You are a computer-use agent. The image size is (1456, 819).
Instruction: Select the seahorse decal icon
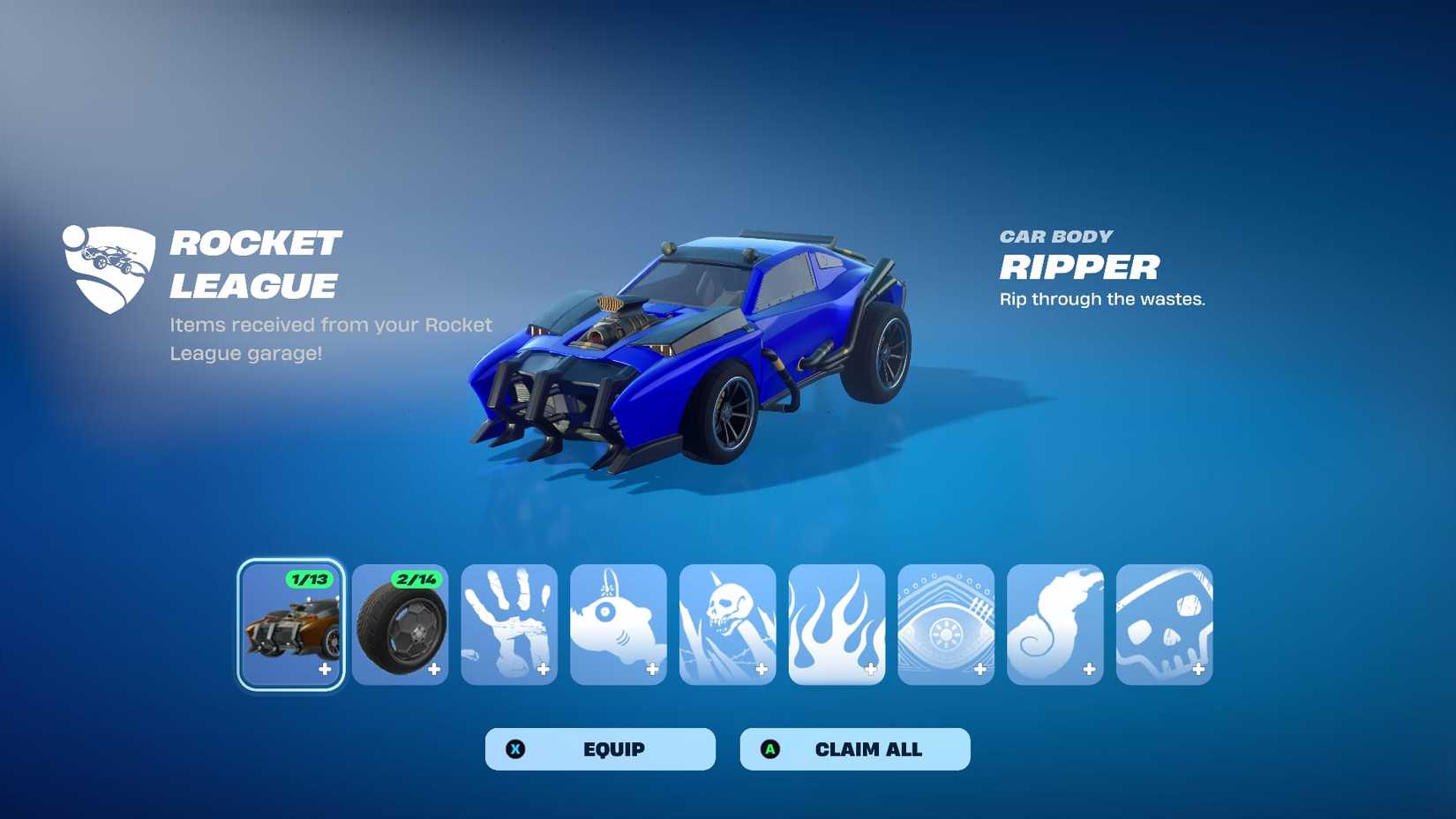click(1055, 624)
